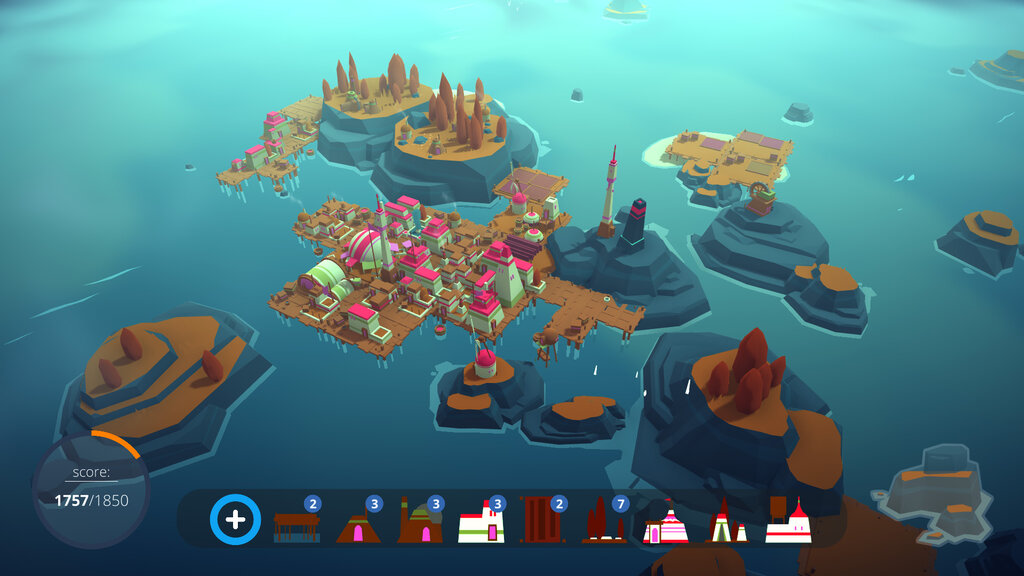Pick the brown domed building with chimney
This screenshot has width=1024, height=576.
pyautogui.click(x=420, y=524)
